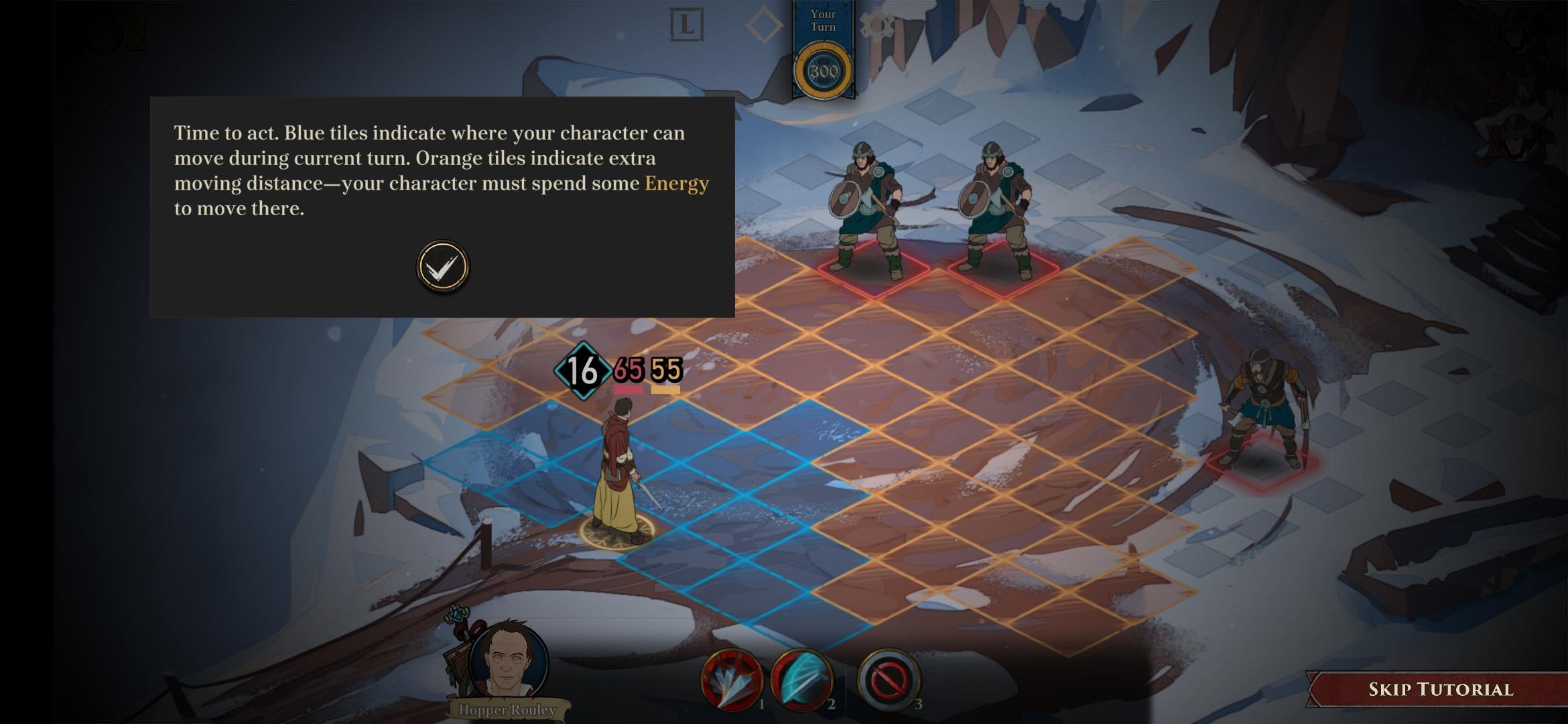Skip the tutorial
1568x724 pixels.
(1440, 689)
